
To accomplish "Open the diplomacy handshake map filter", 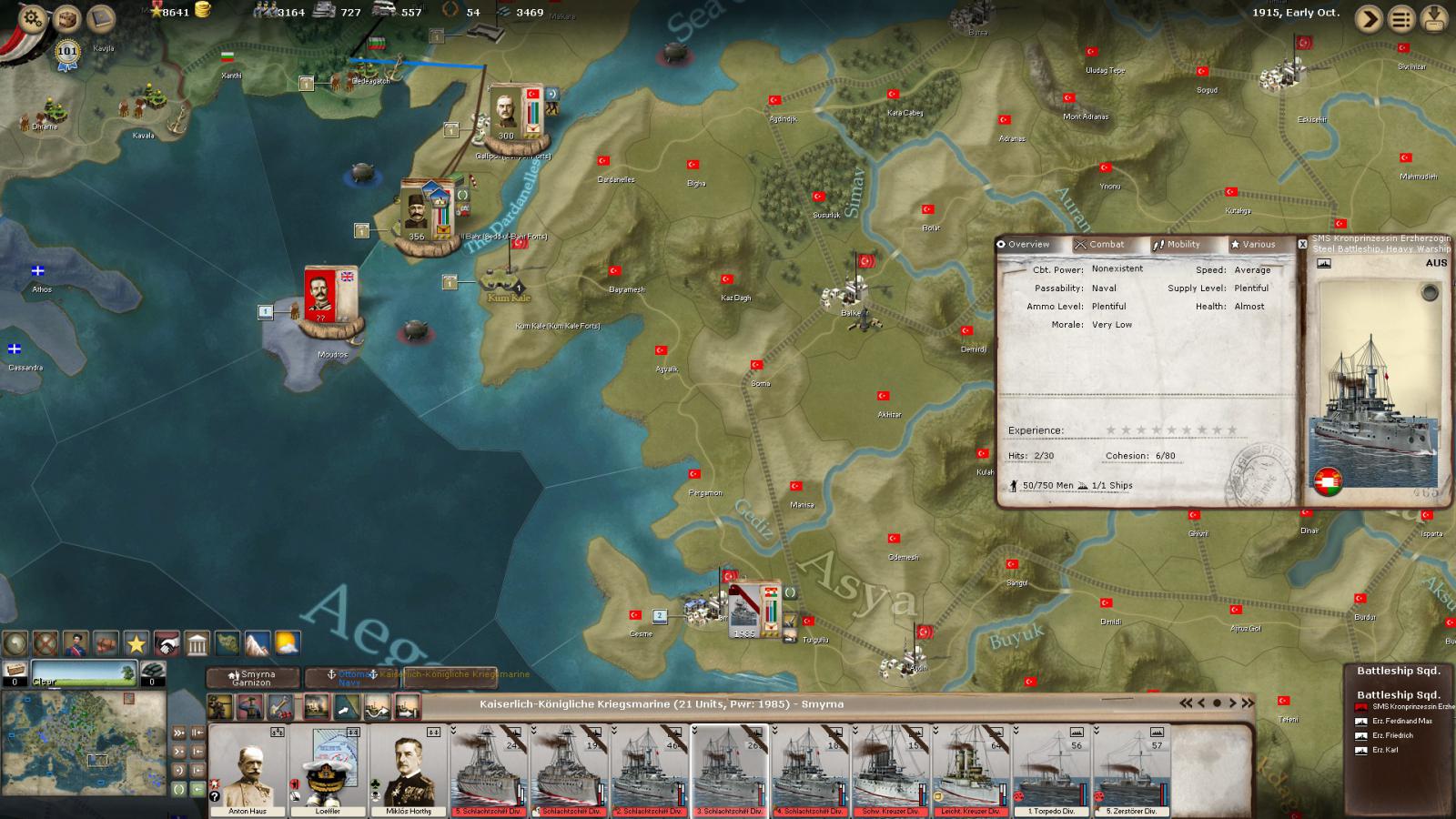I will (x=167, y=644).
